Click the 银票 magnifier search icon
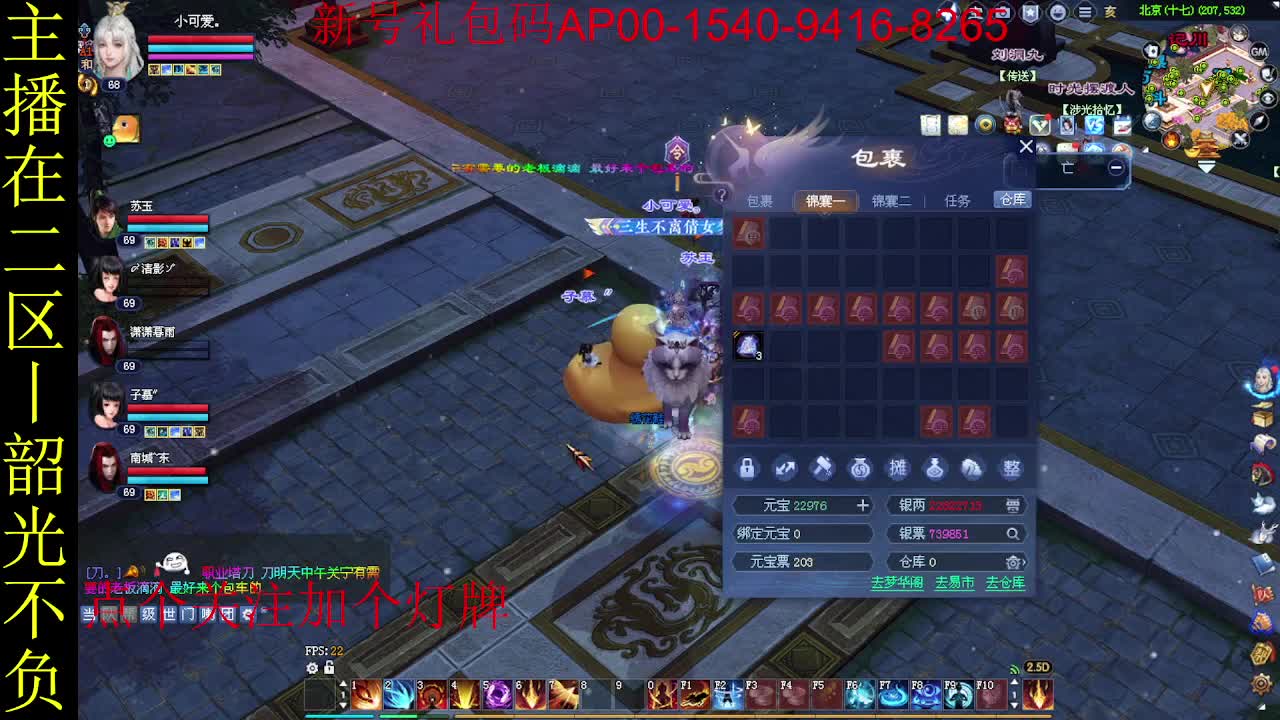 click(1012, 533)
